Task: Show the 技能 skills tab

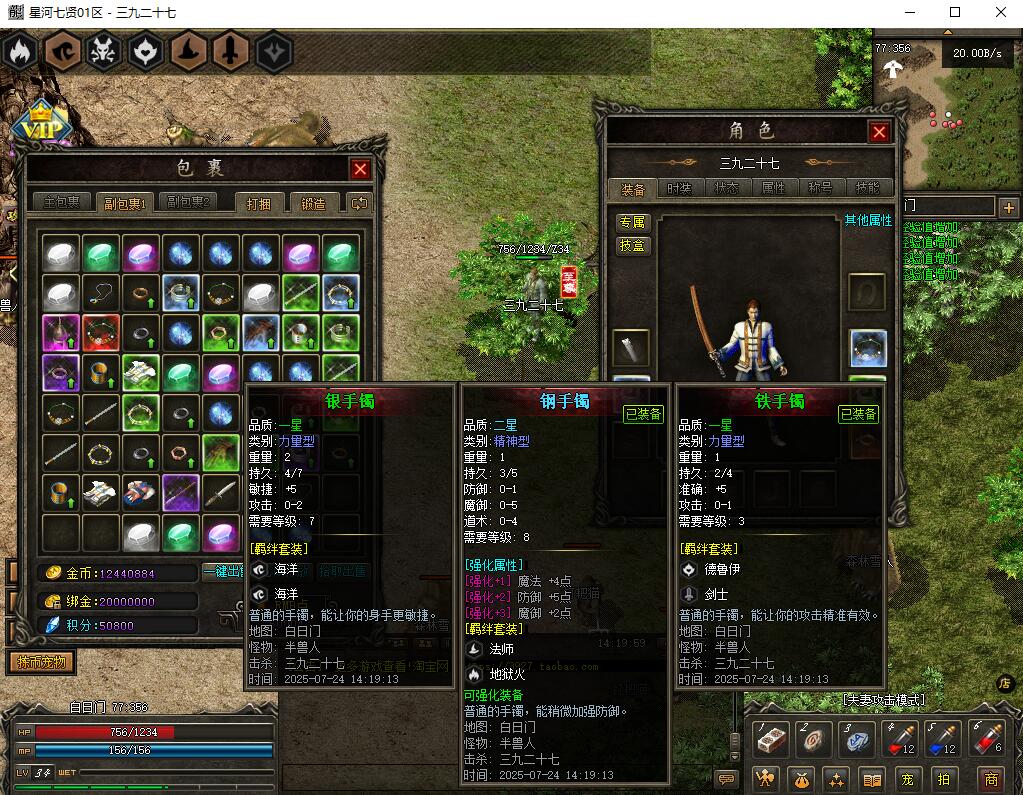Action: (868, 188)
